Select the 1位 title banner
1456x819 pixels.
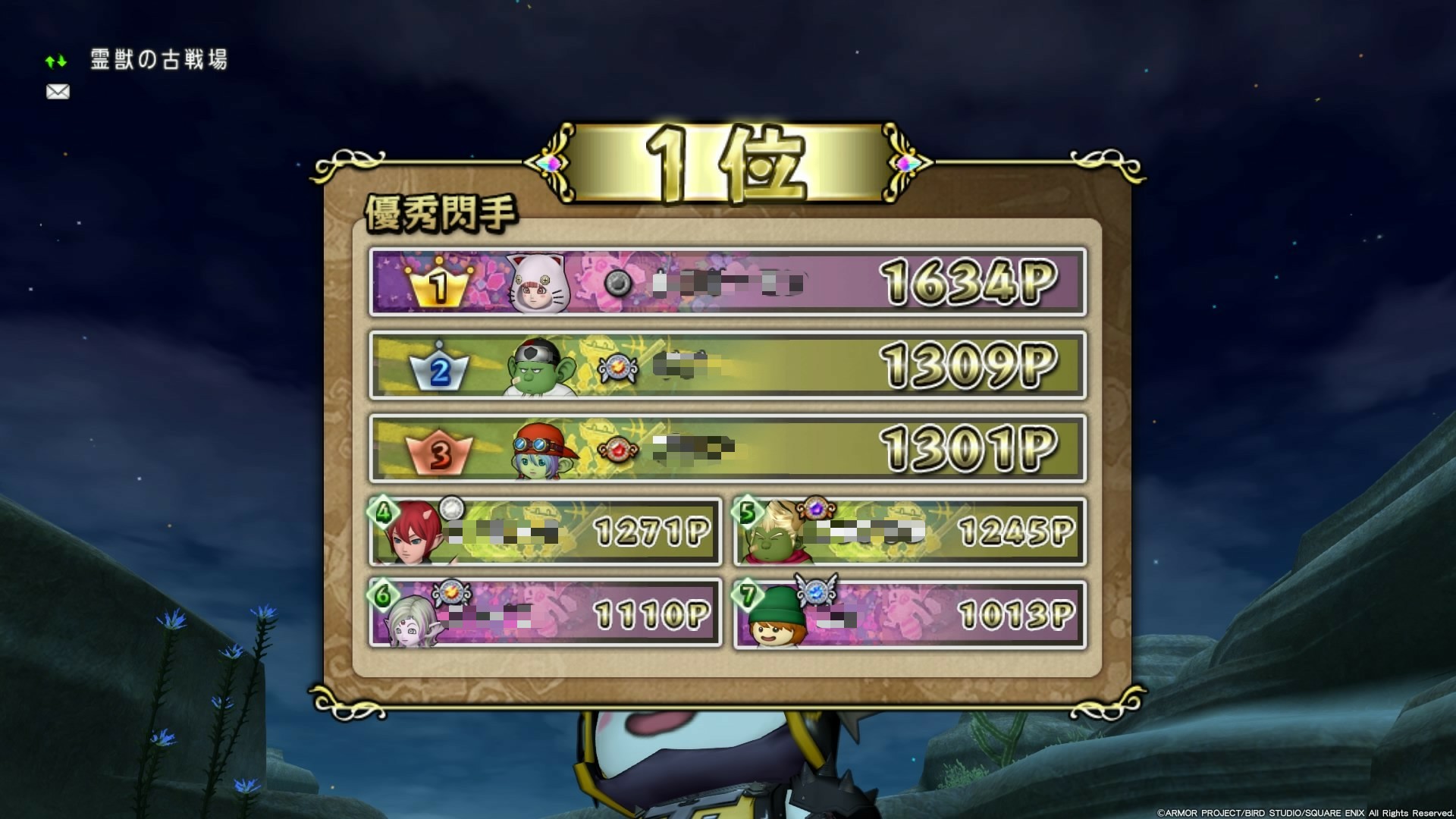point(726,162)
